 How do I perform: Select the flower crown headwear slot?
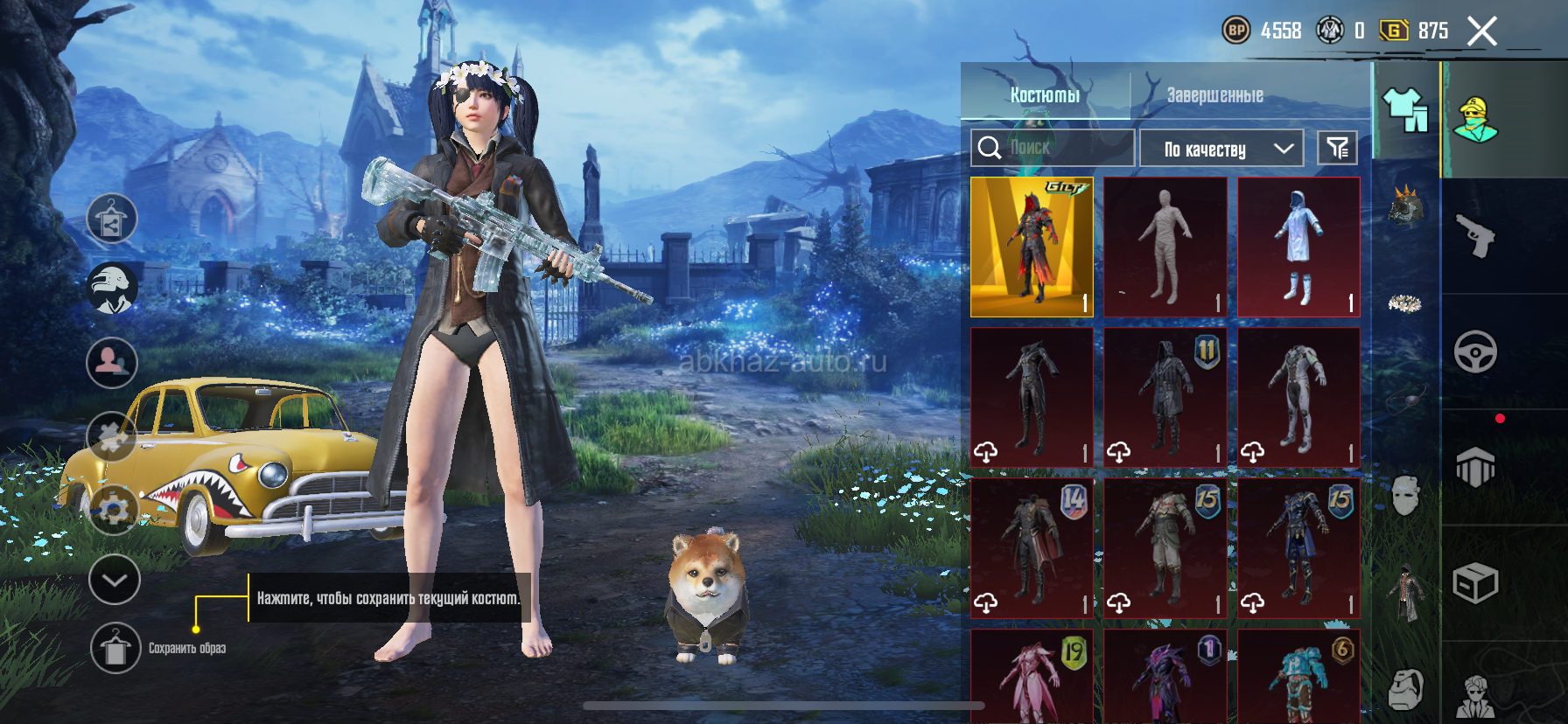pos(1404,303)
